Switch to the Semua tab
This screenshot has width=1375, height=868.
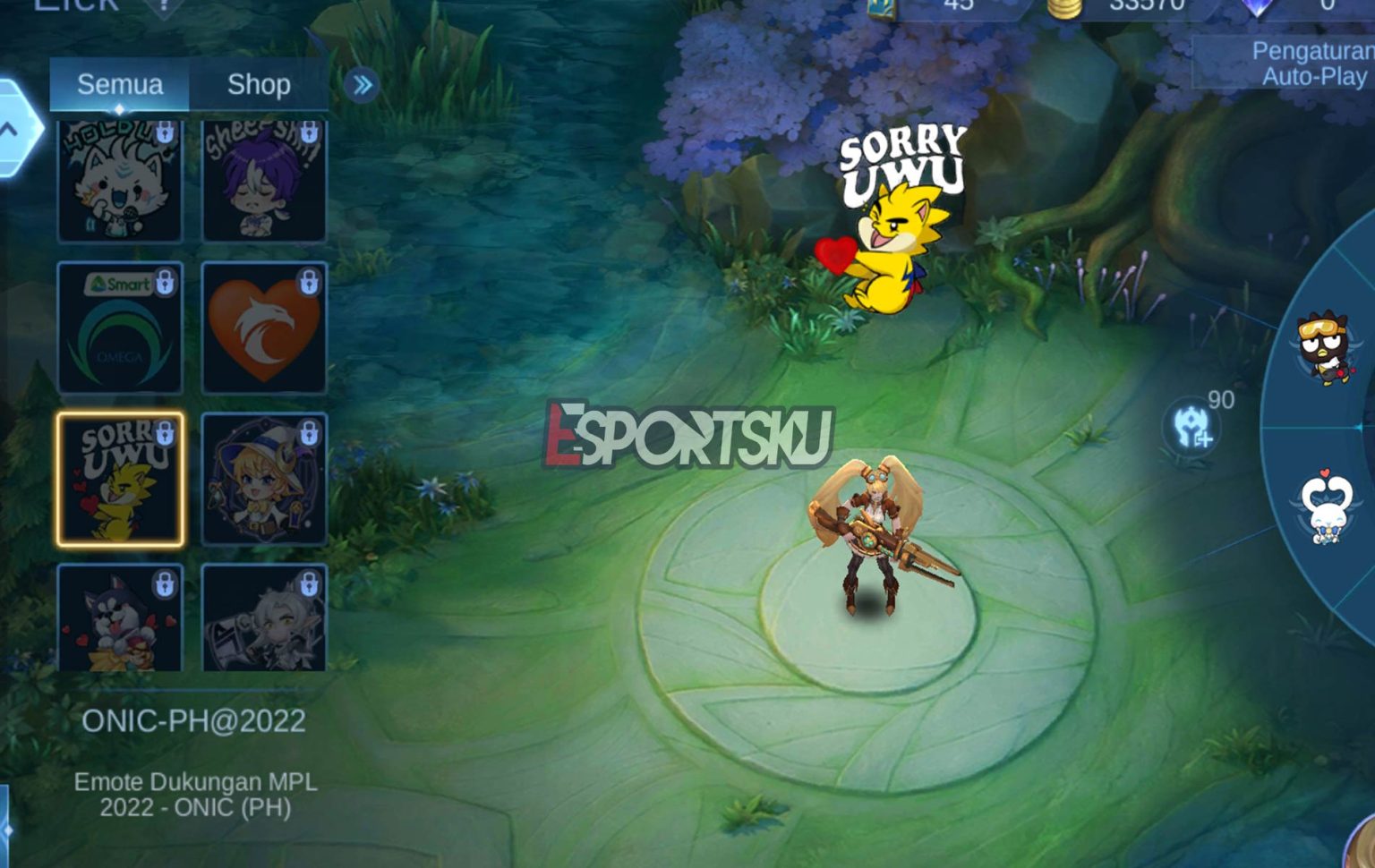pyautogui.click(x=121, y=84)
